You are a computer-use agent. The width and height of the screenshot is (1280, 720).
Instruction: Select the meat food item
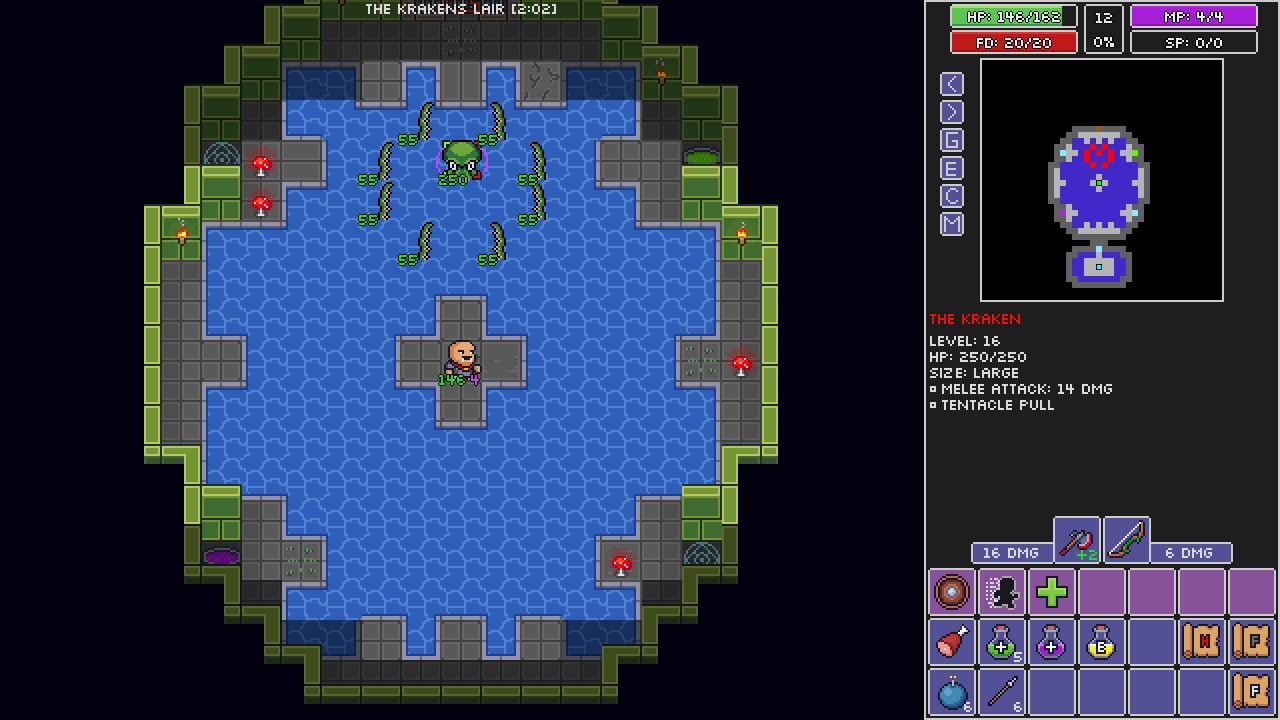coord(952,642)
